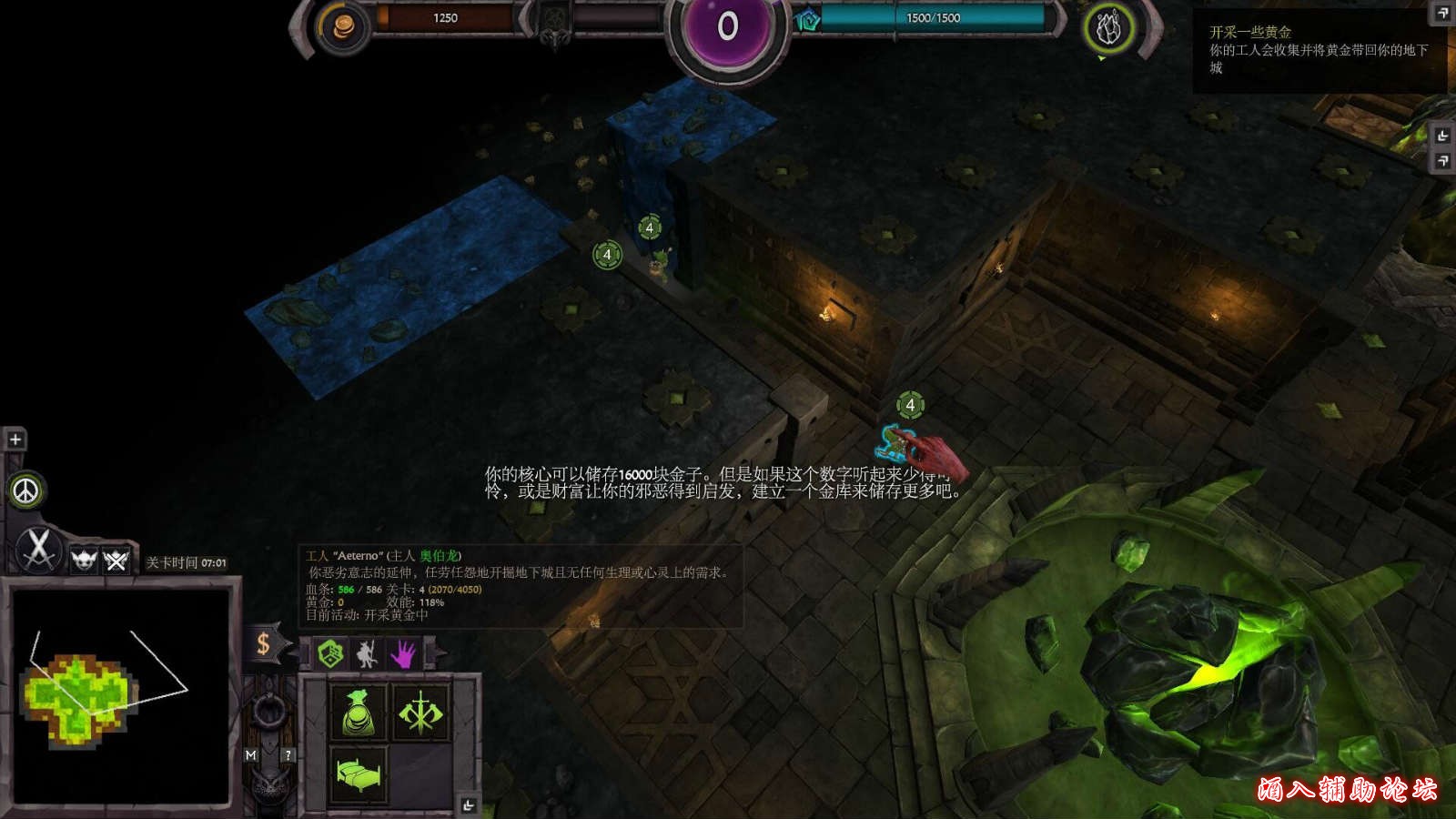Viewport: 1456px width, 819px height.
Task: Select the horned imp face icon
Action: tap(84, 560)
